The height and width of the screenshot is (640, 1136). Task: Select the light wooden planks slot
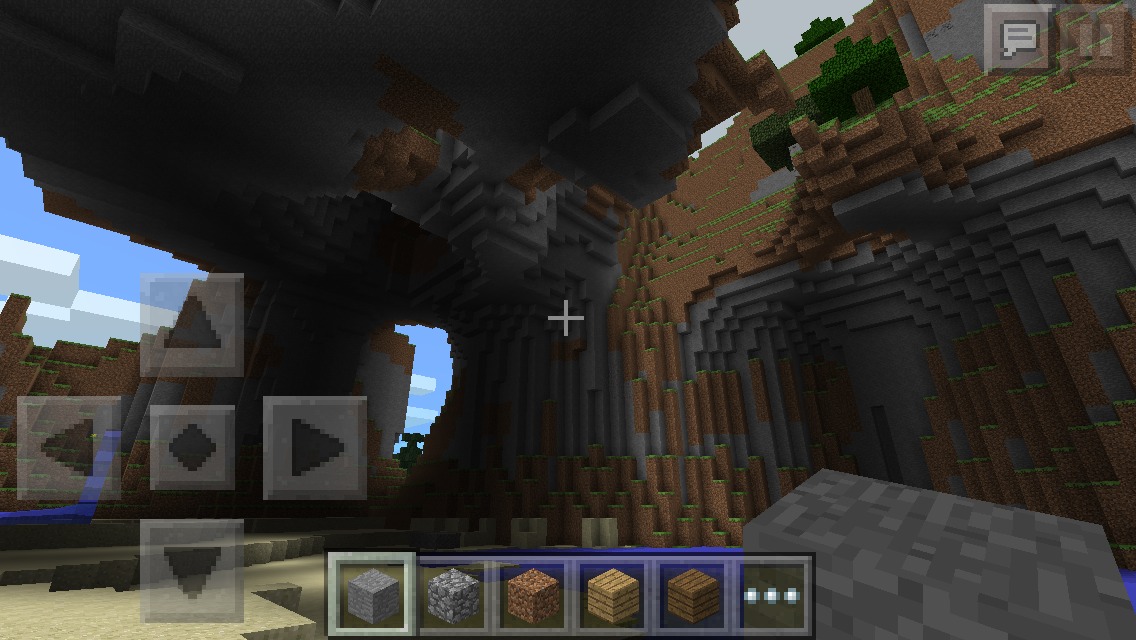pos(612,595)
